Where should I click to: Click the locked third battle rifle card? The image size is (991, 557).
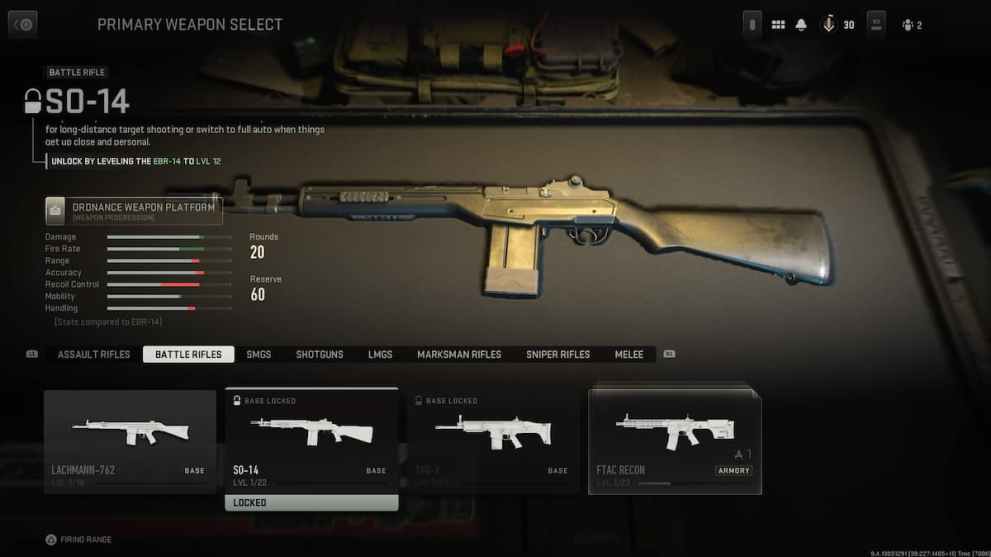[493, 438]
